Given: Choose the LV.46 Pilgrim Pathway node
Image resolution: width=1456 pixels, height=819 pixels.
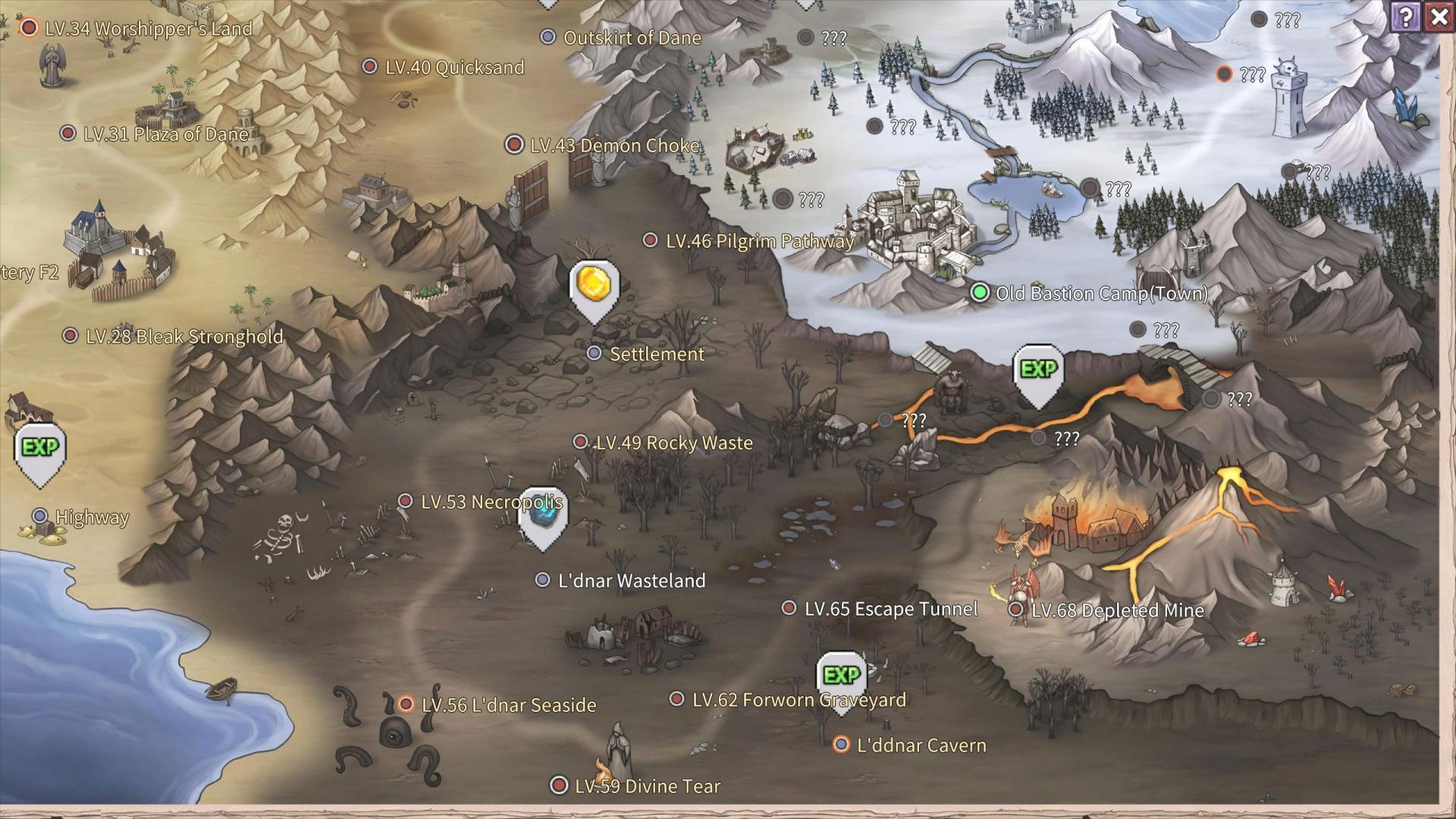Looking at the screenshot, I should tap(650, 240).
